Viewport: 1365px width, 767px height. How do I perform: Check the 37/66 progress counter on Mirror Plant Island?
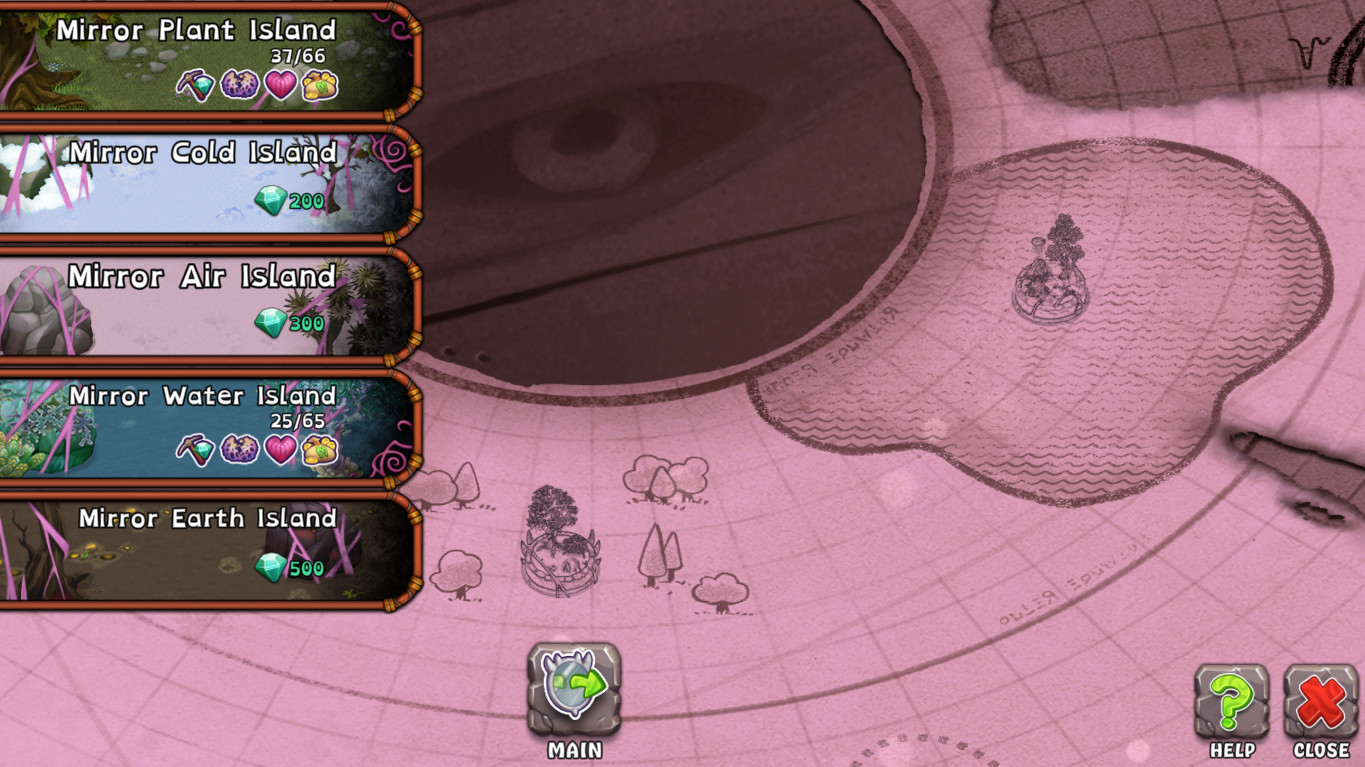(297, 56)
